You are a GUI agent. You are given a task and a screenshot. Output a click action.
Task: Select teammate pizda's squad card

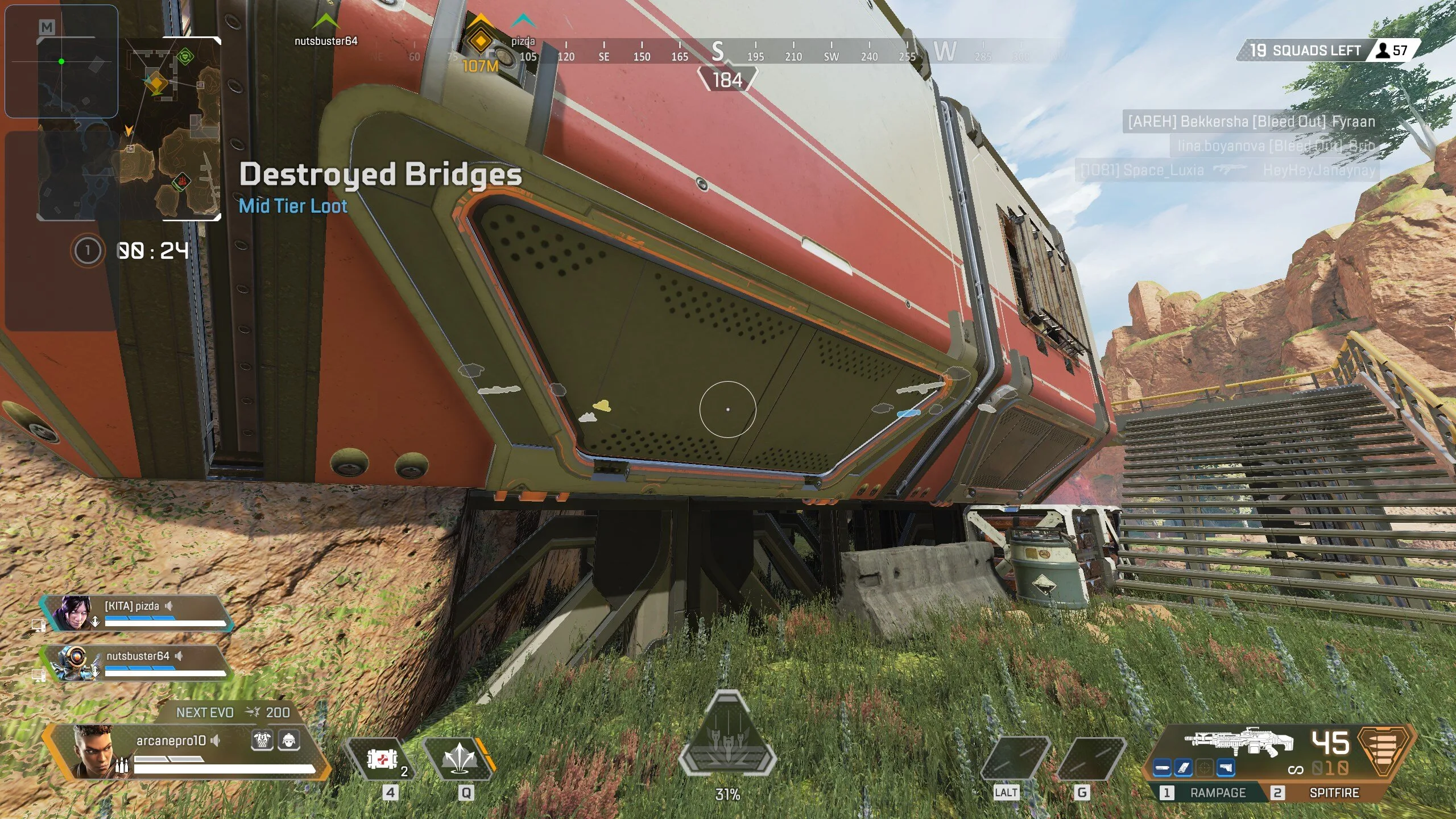click(136, 614)
